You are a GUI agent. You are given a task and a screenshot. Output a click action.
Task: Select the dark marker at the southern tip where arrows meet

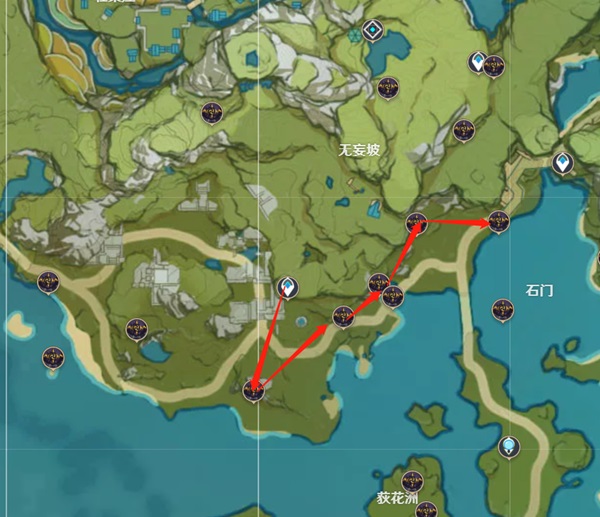pos(254,390)
